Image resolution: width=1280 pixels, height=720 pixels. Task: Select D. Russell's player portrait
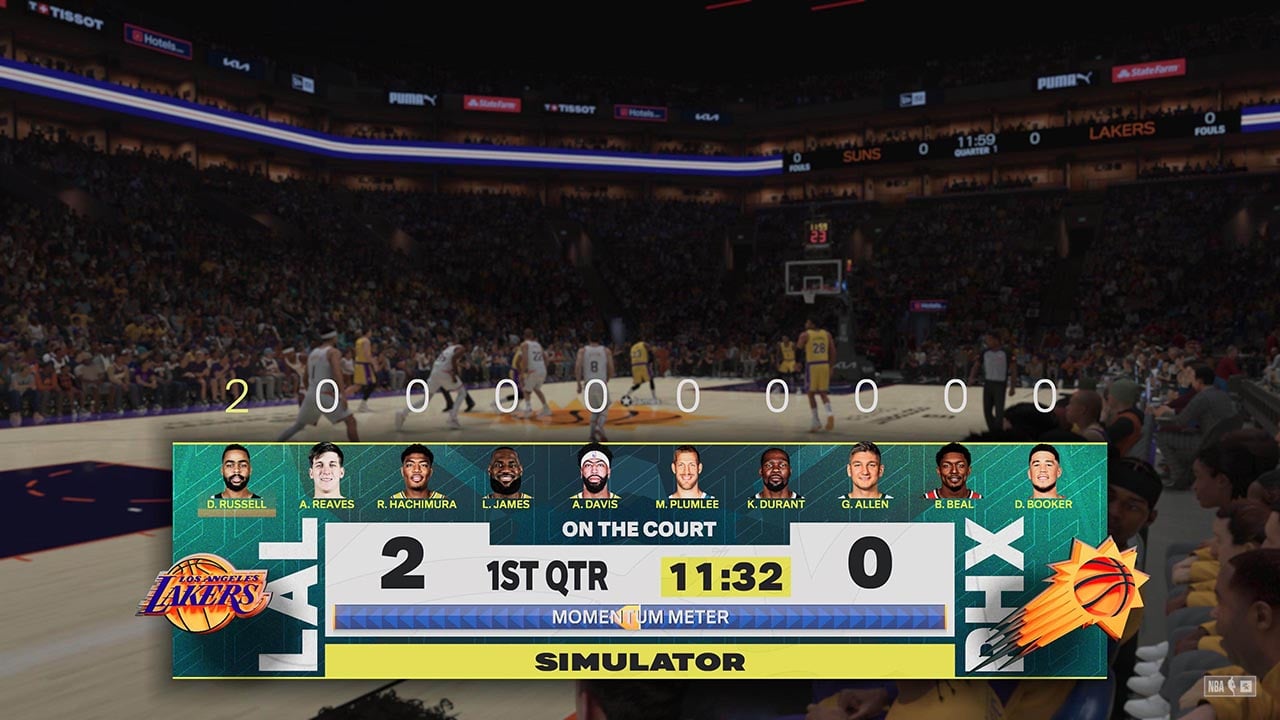coord(236,472)
